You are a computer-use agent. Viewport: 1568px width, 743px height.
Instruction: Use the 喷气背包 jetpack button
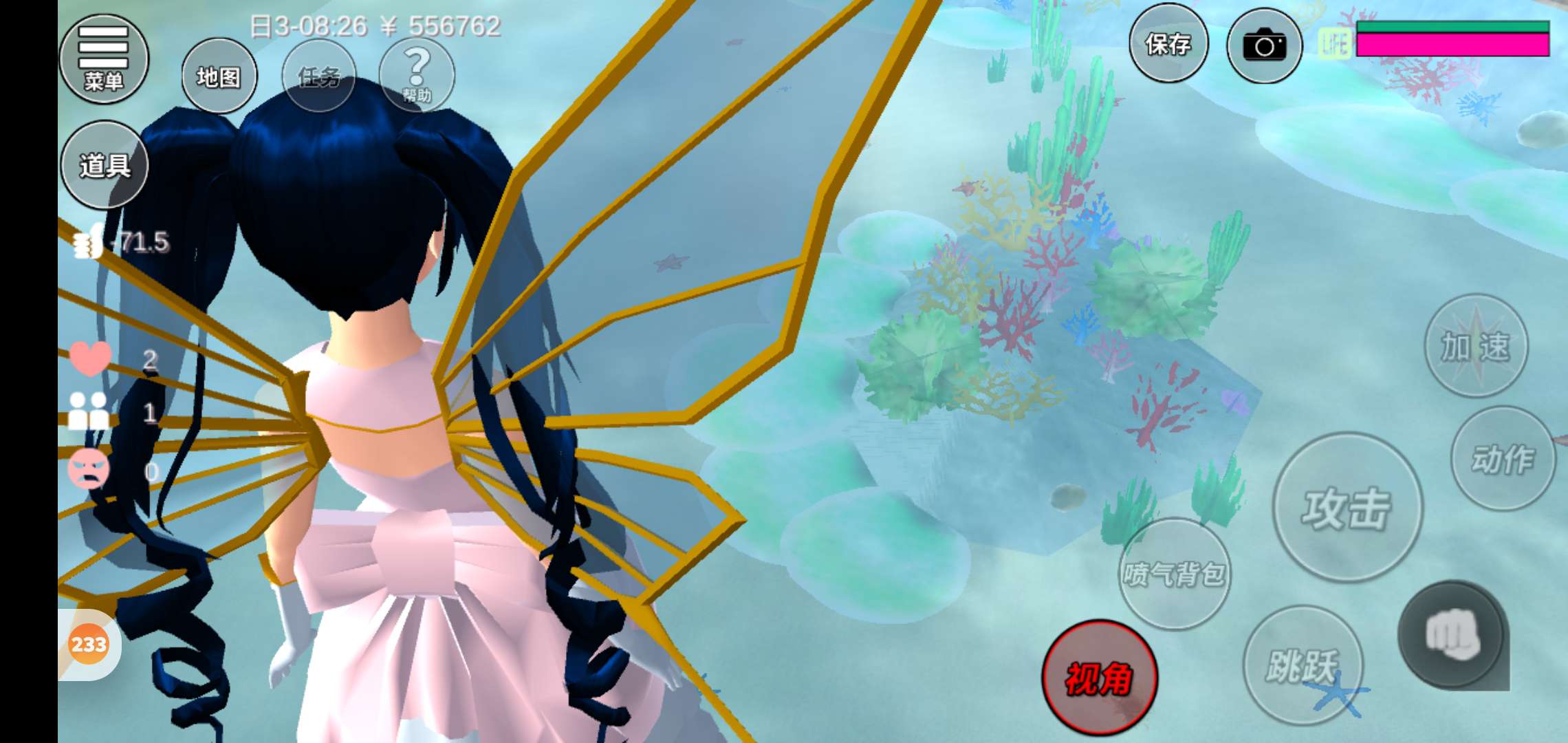[x=1175, y=573]
